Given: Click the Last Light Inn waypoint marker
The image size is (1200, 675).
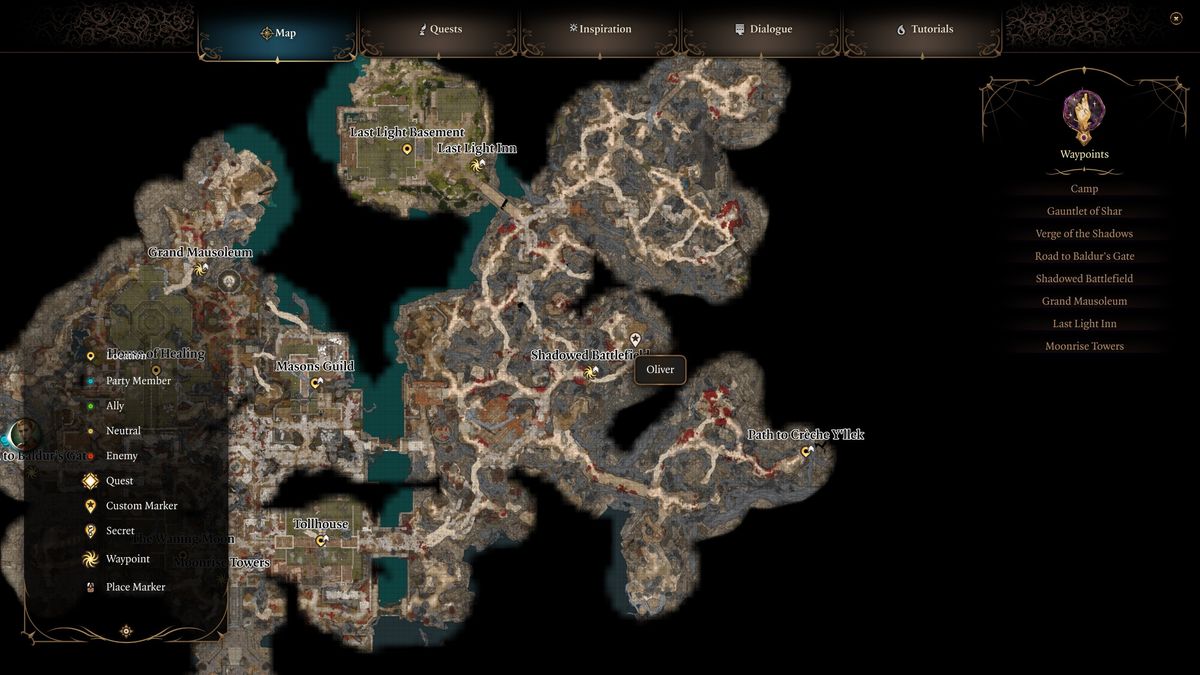Looking at the screenshot, I should pyautogui.click(x=478, y=165).
